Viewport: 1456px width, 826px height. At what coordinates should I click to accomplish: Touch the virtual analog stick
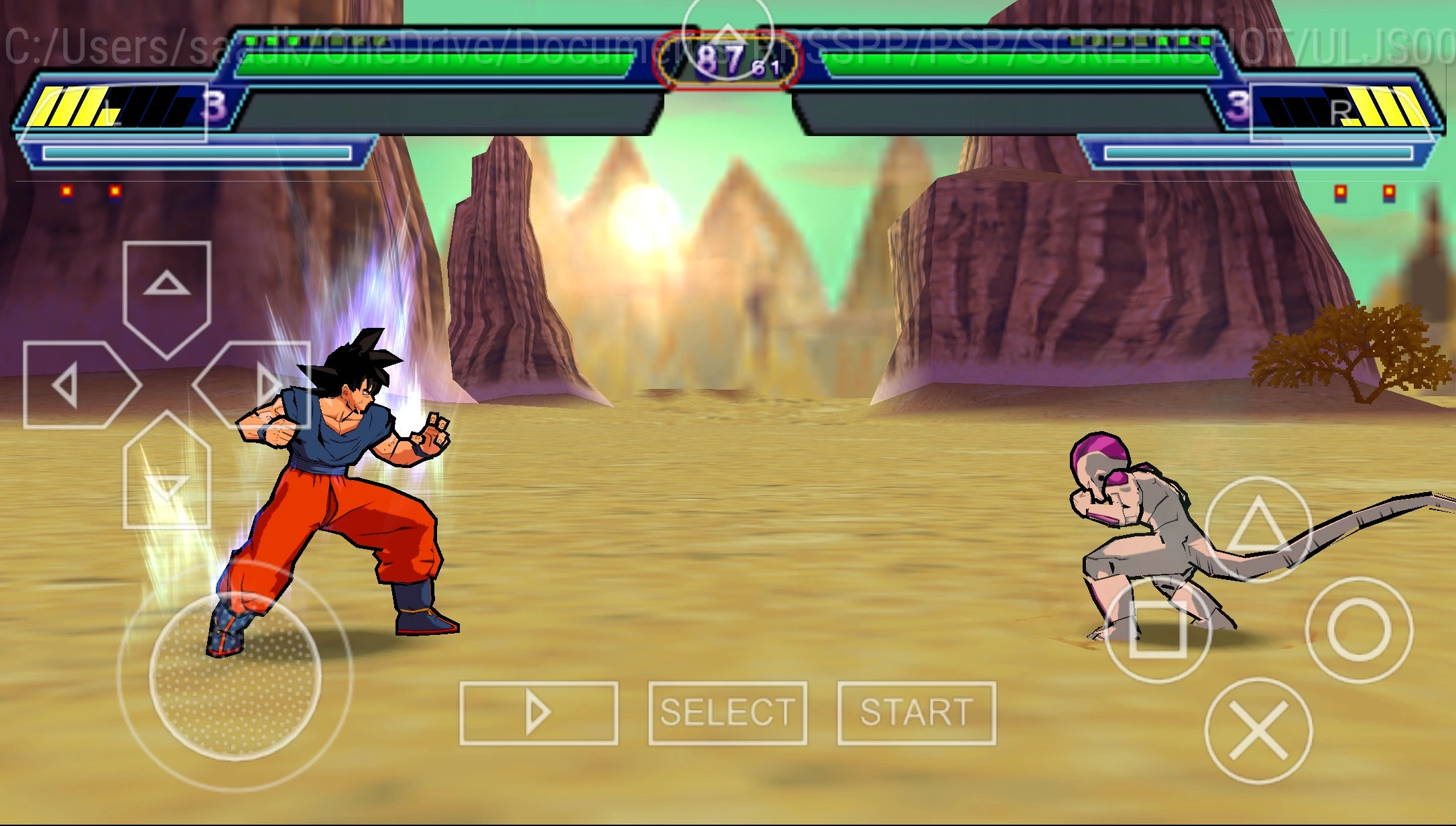coord(235,674)
